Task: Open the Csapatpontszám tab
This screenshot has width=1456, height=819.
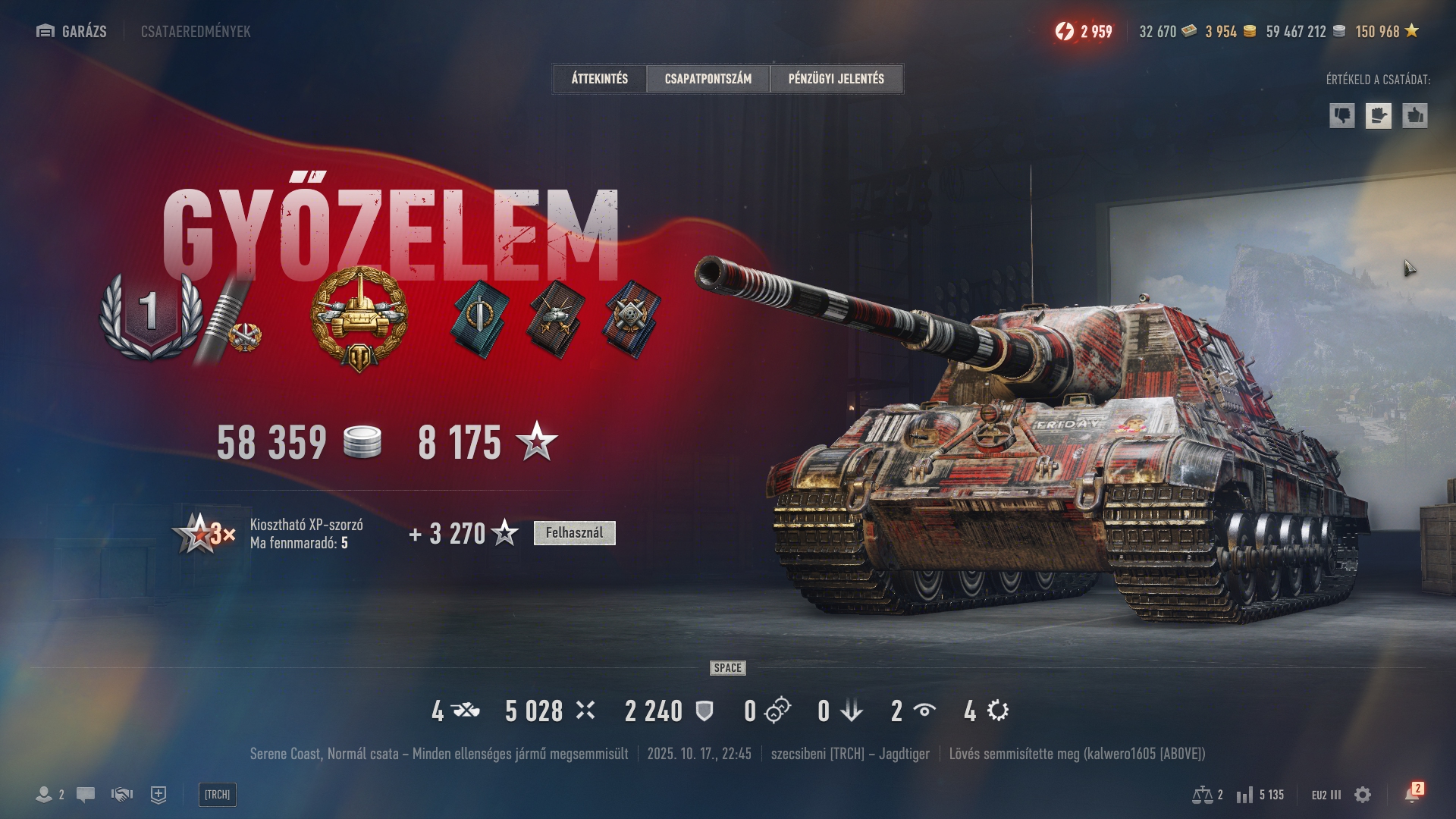Action: (708, 79)
